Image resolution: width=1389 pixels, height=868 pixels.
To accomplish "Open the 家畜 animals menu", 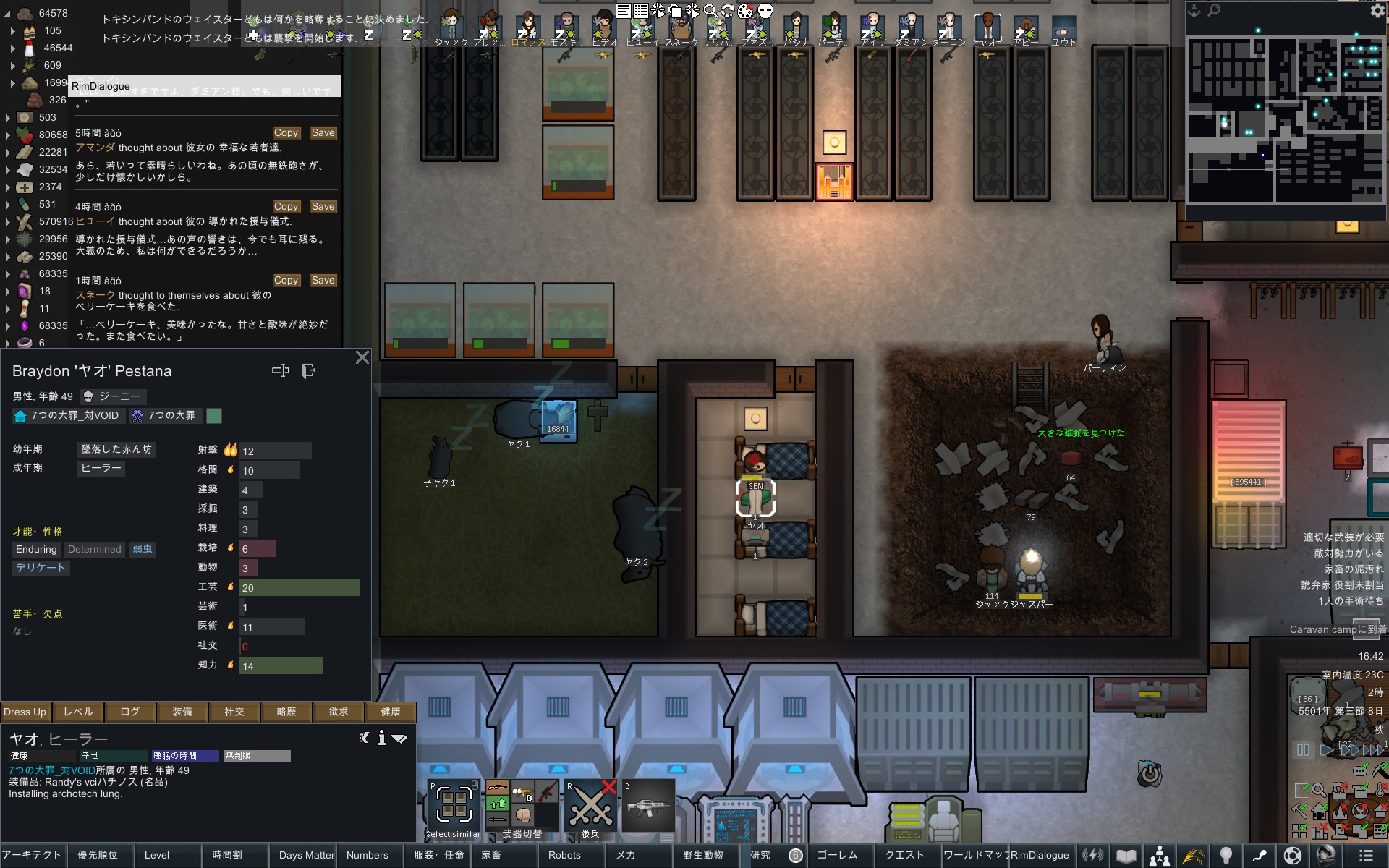I will click(x=491, y=855).
